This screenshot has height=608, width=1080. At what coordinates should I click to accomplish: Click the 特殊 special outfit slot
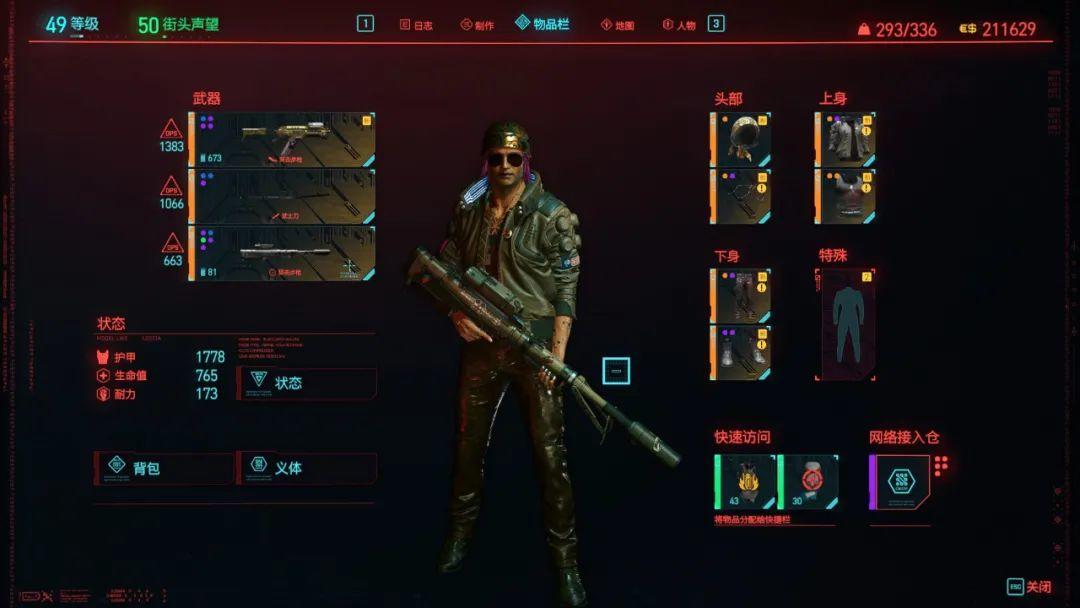pos(846,324)
